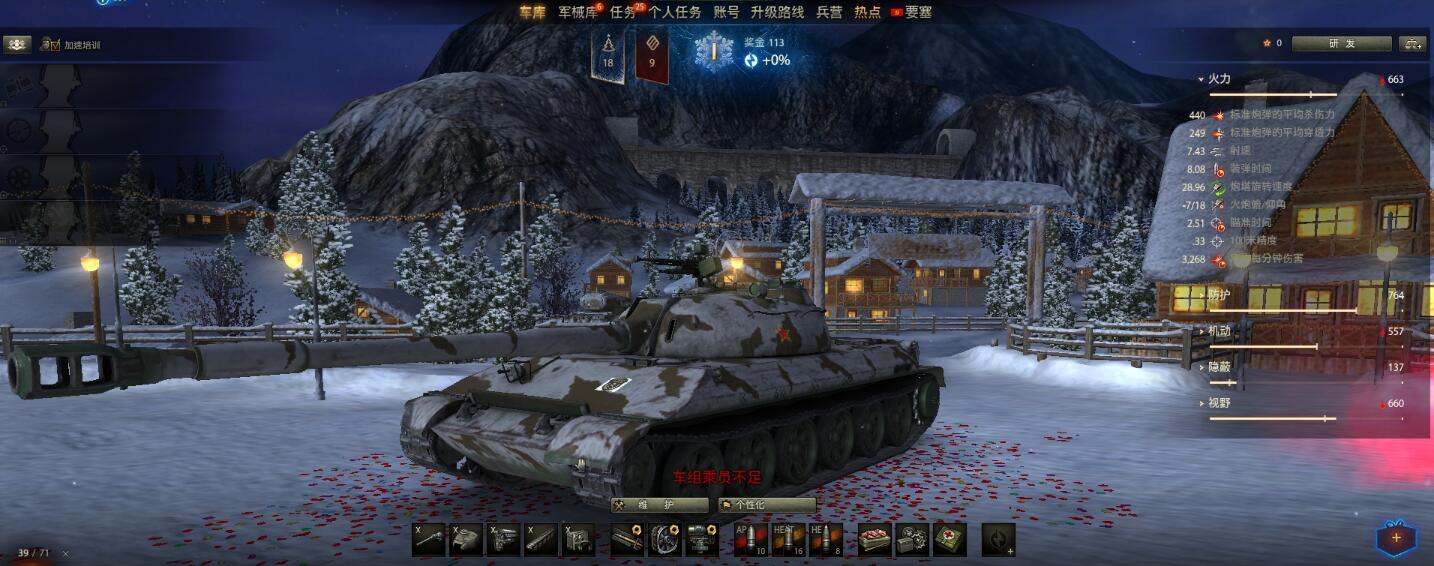Open the 军械库 depot tab
The width and height of the screenshot is (1434, 566).
tap(579, 12)
